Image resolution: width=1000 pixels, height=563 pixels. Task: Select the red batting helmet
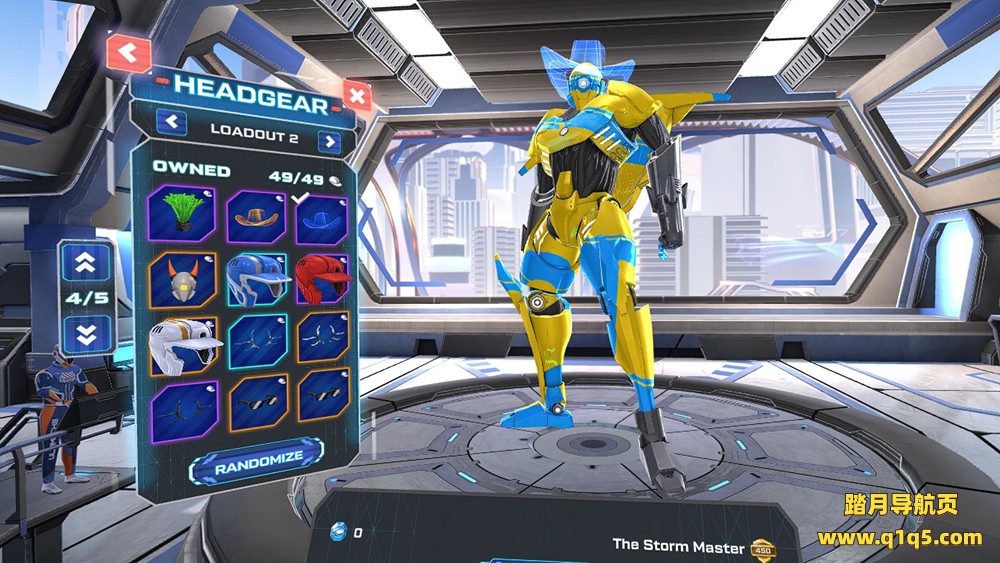(321, 281)
